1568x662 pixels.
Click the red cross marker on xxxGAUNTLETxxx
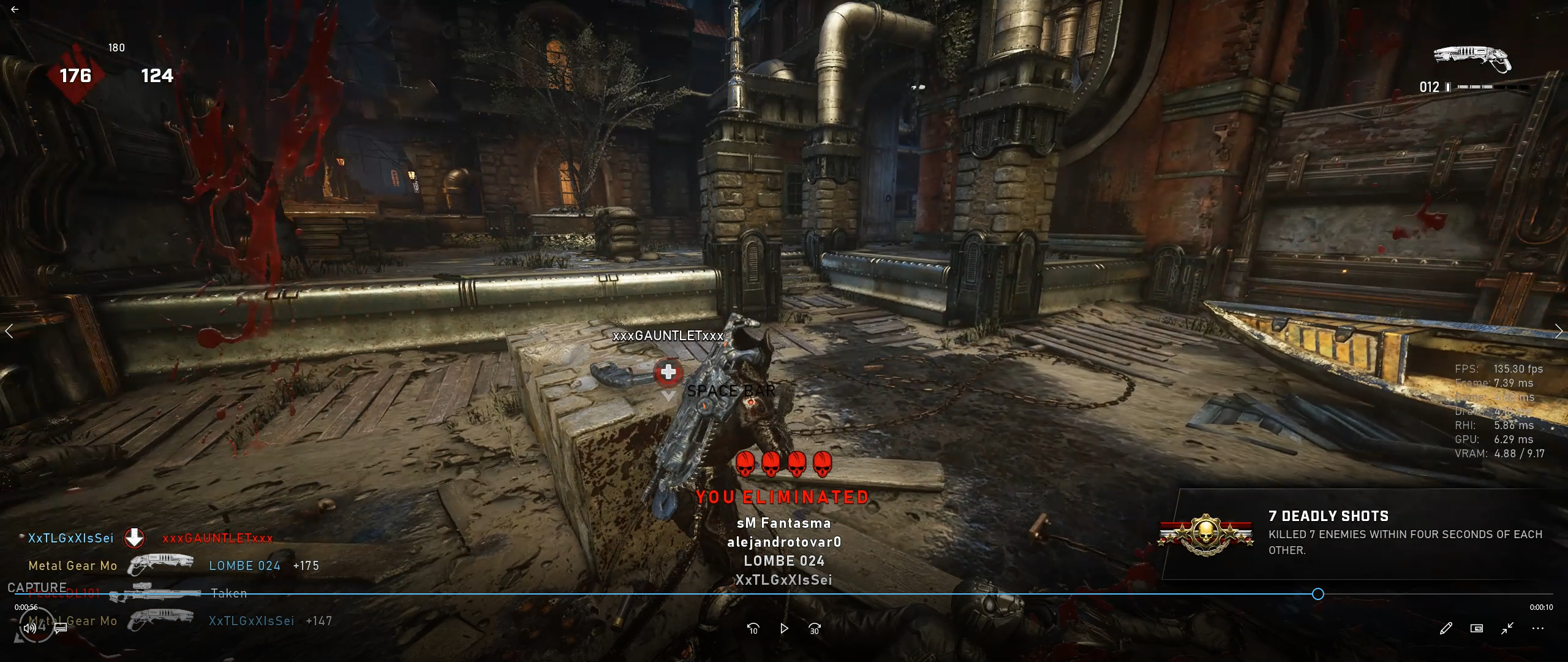coord(668,372)
